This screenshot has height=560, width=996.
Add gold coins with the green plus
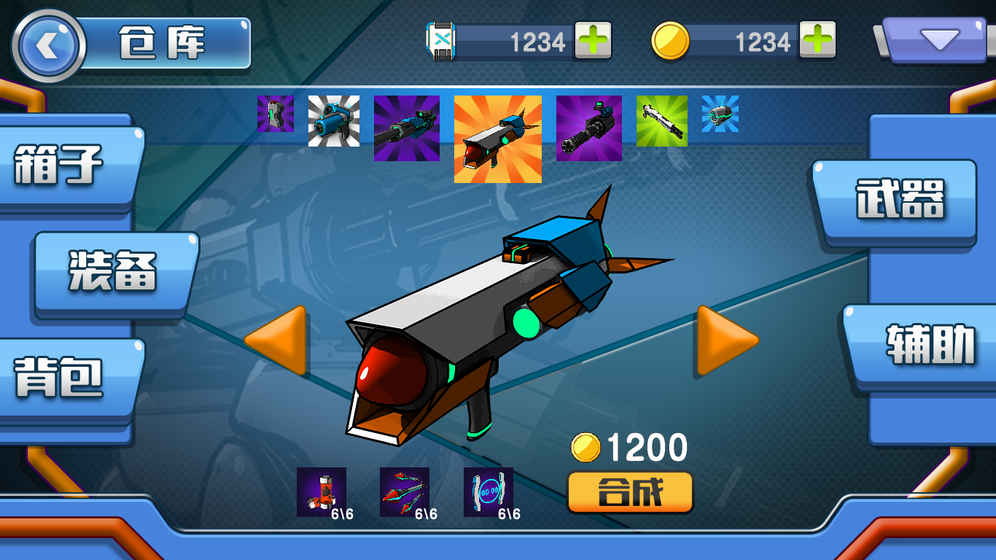pos(817,41)
